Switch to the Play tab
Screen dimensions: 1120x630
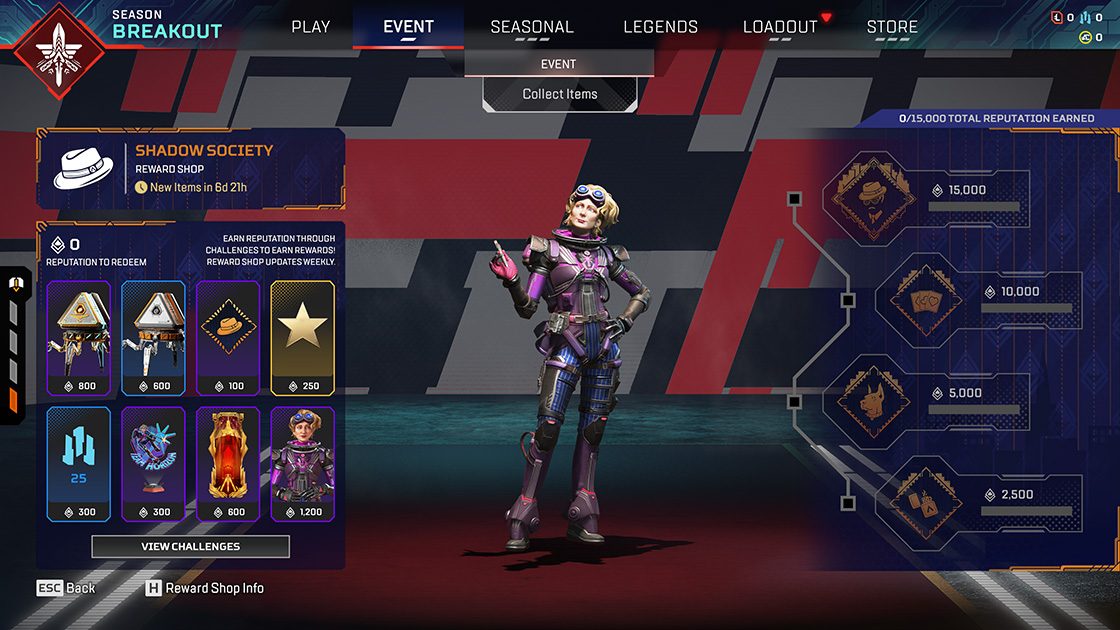pyautogui.click(x=310, y=27)
